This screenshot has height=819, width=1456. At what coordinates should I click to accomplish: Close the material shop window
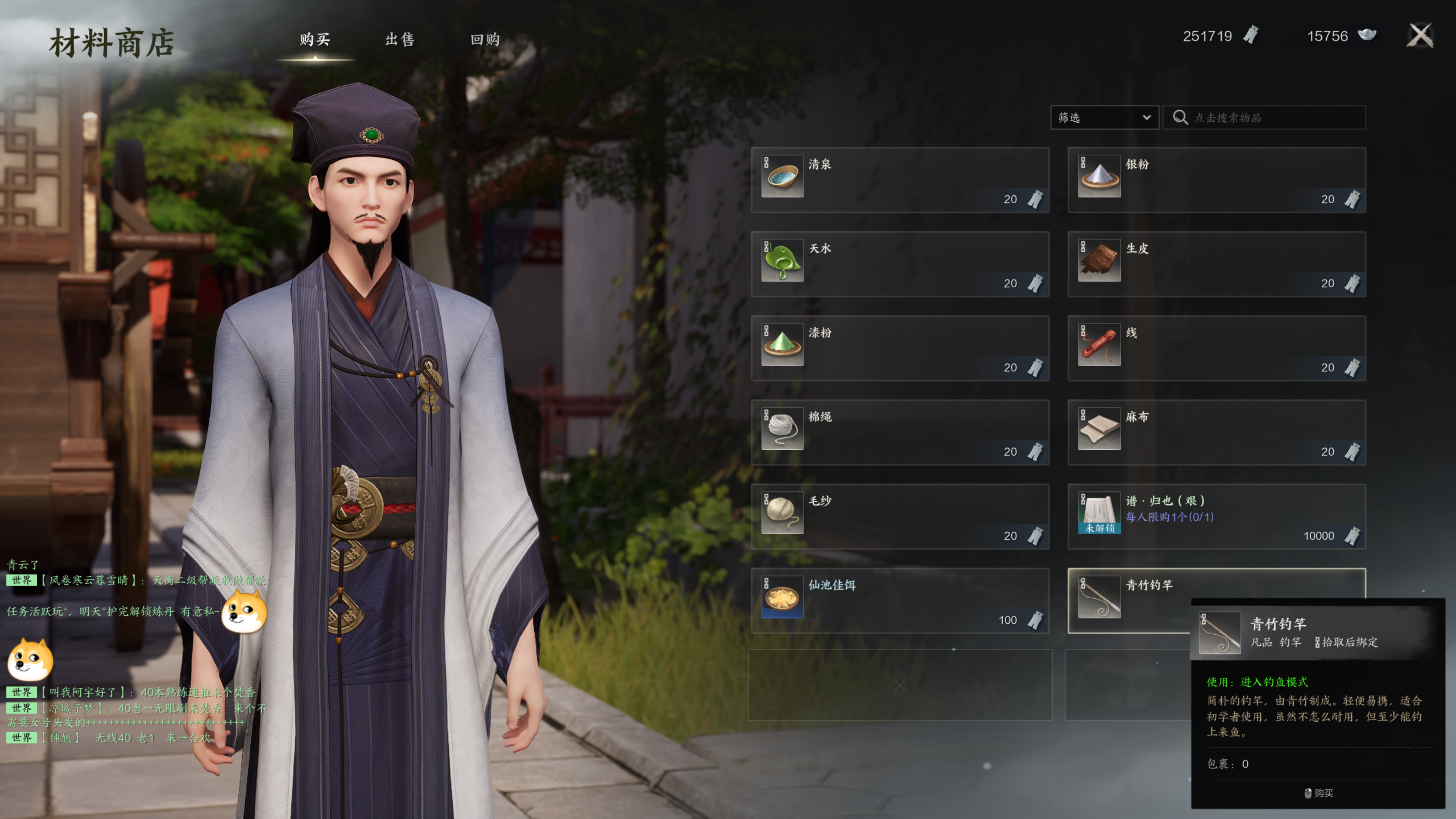1419,36
